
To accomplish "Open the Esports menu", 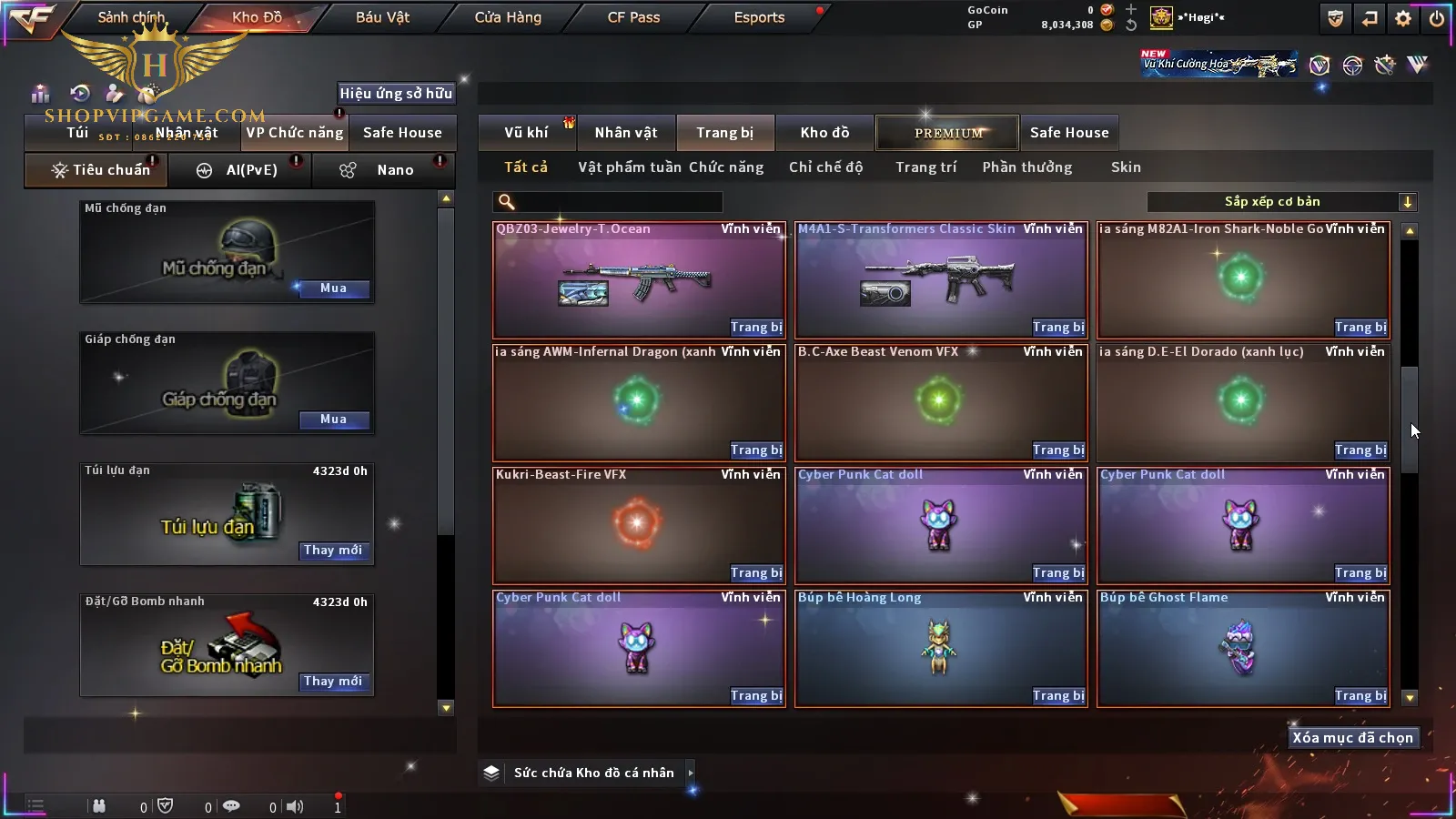I will click(759, 17).
